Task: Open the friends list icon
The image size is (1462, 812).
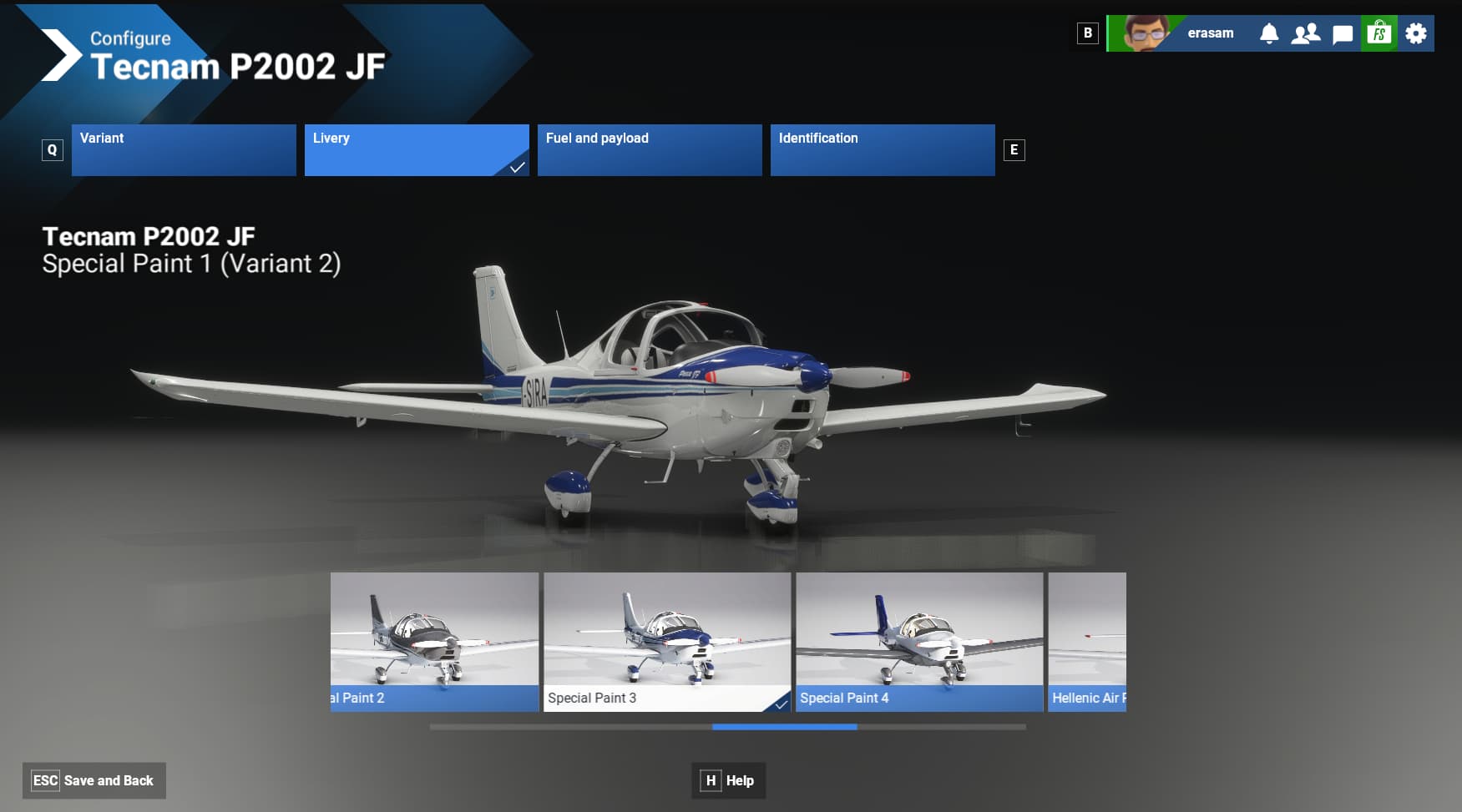Action: [x=1307, y=33]
